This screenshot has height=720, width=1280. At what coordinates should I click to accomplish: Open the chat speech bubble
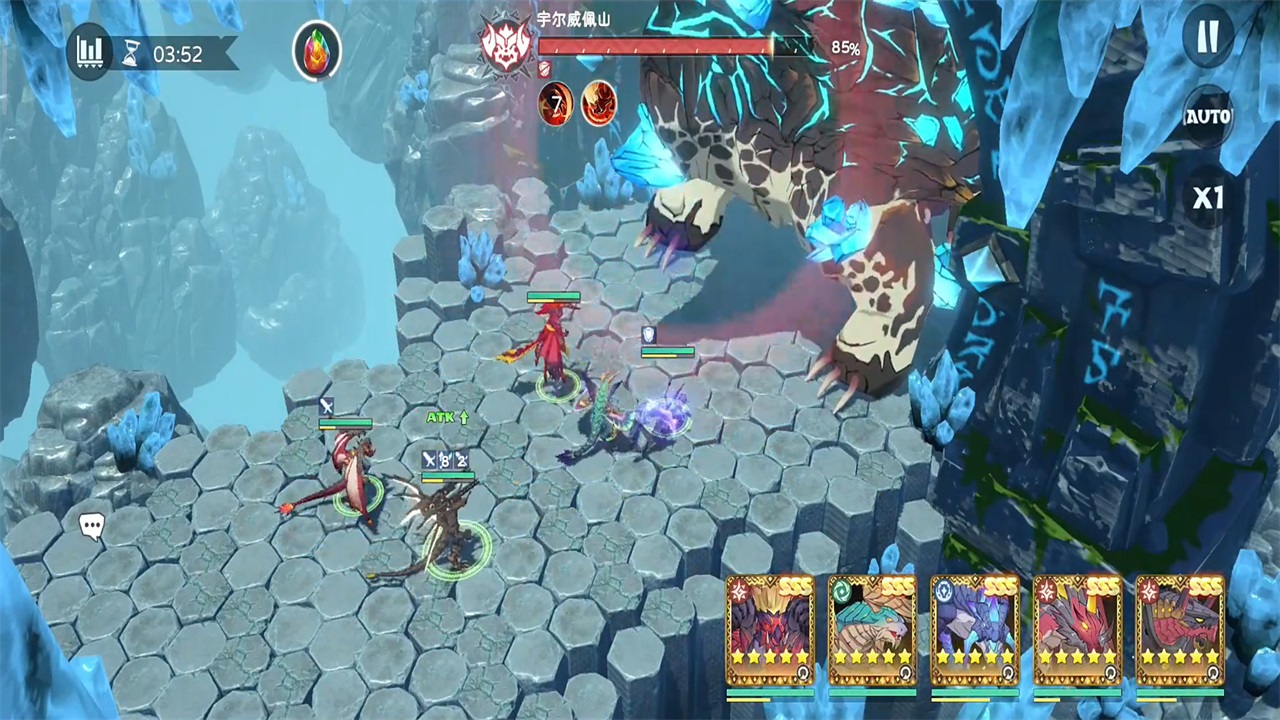[x=92, y=526]
